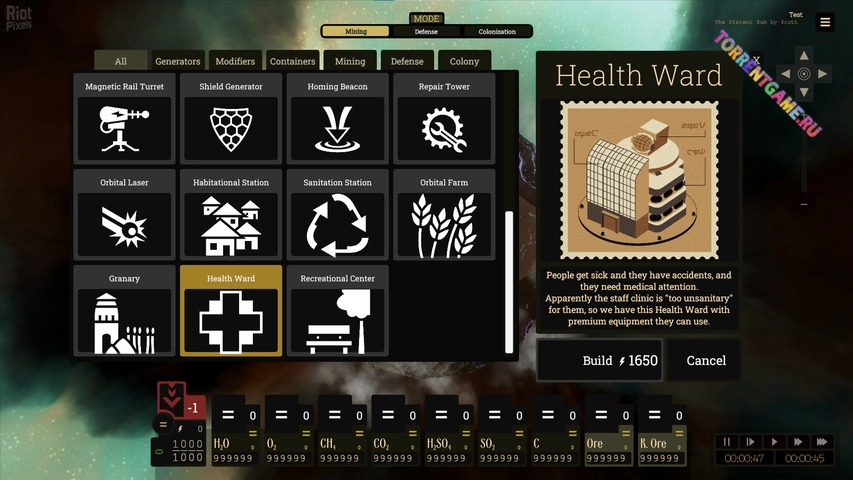The height and width of the screenshot is (480, 853).
Task: Open the Containers category tab
Action: [293, 62]
